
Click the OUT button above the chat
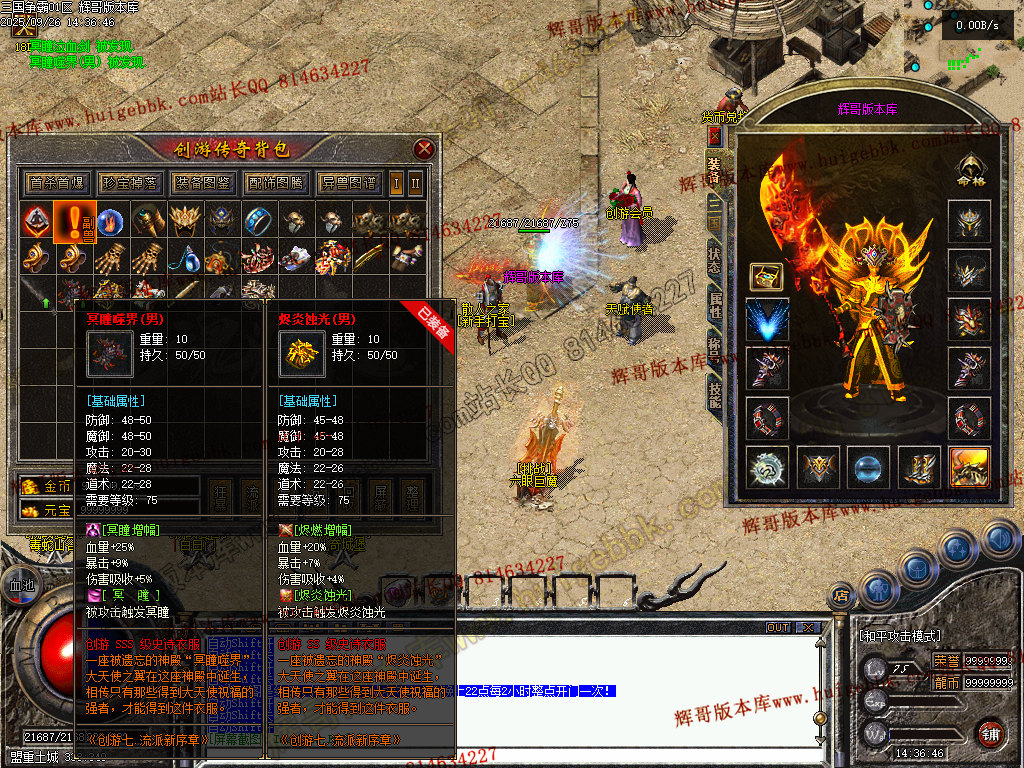point(777,627)
